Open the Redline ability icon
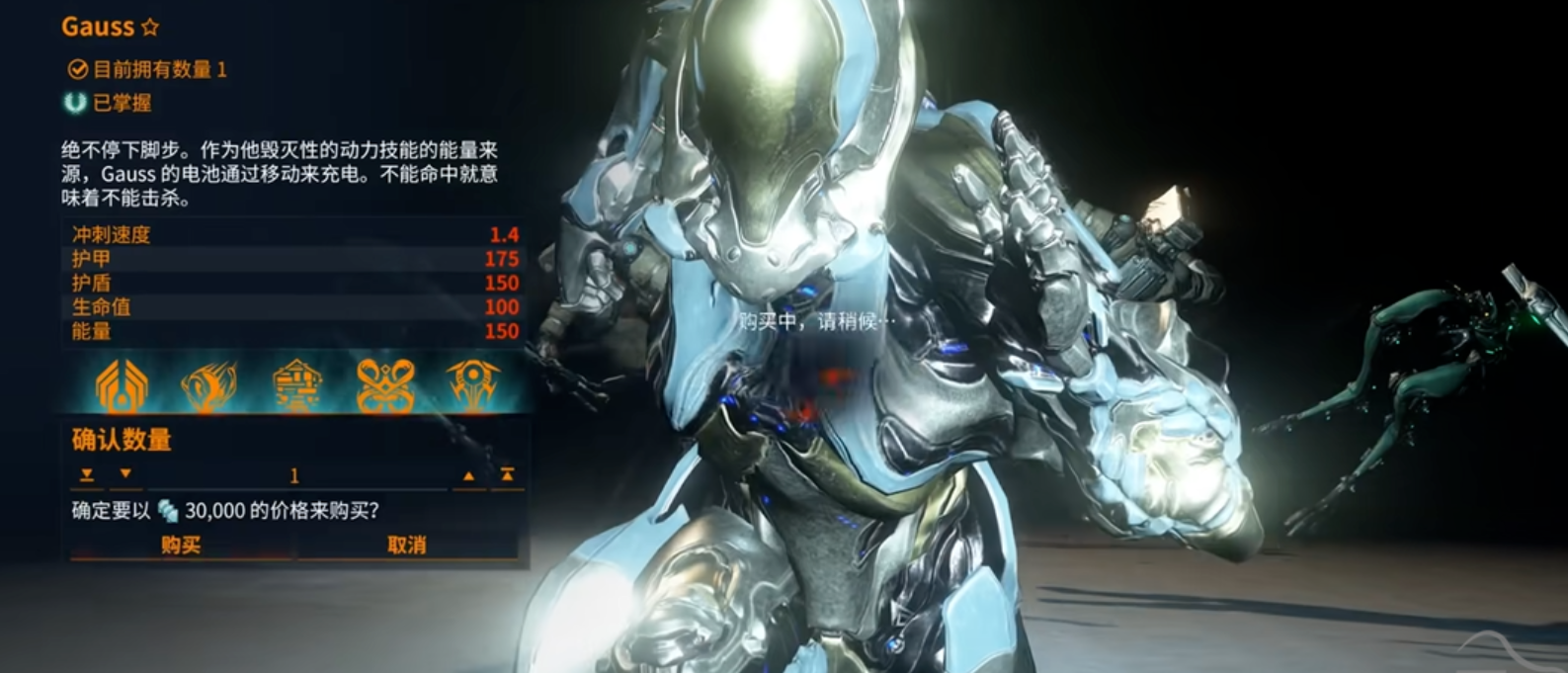The width and height of the screenshot is (1568, 673). point(472,385)
